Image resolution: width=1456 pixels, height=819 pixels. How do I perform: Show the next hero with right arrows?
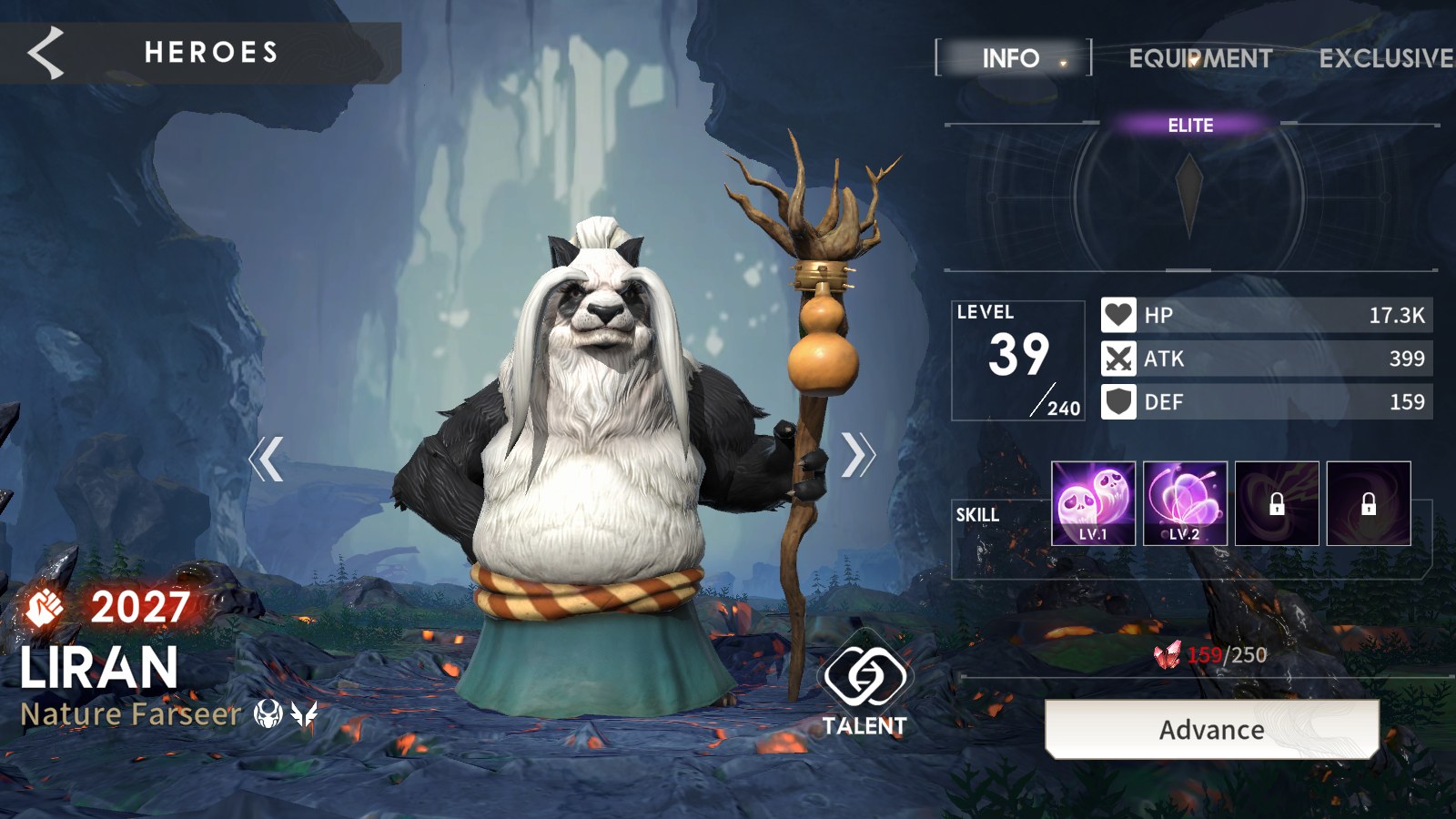[857, 455]
